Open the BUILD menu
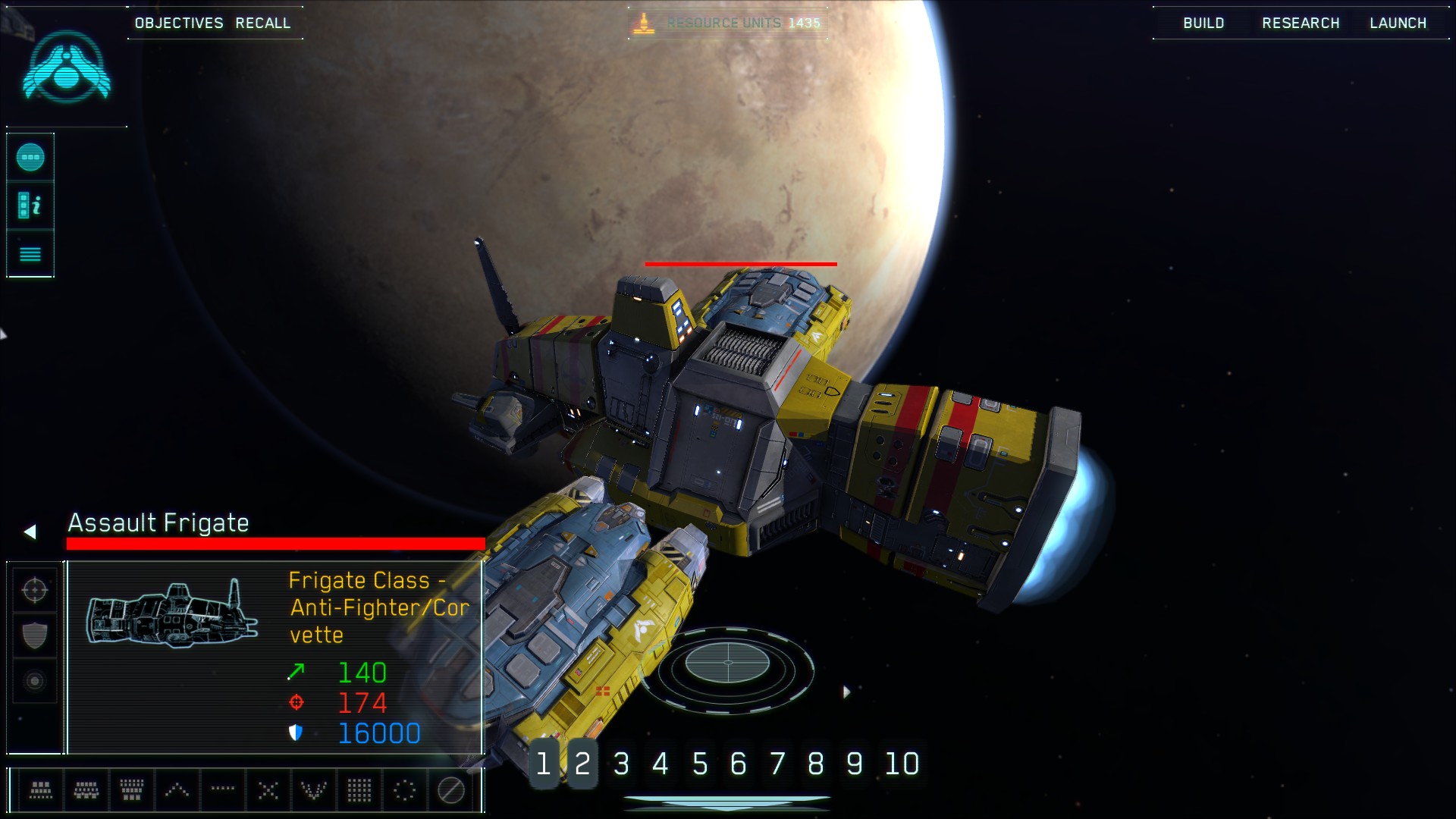This screenshot has width=1456, height=819. (x=1203, y=23)
